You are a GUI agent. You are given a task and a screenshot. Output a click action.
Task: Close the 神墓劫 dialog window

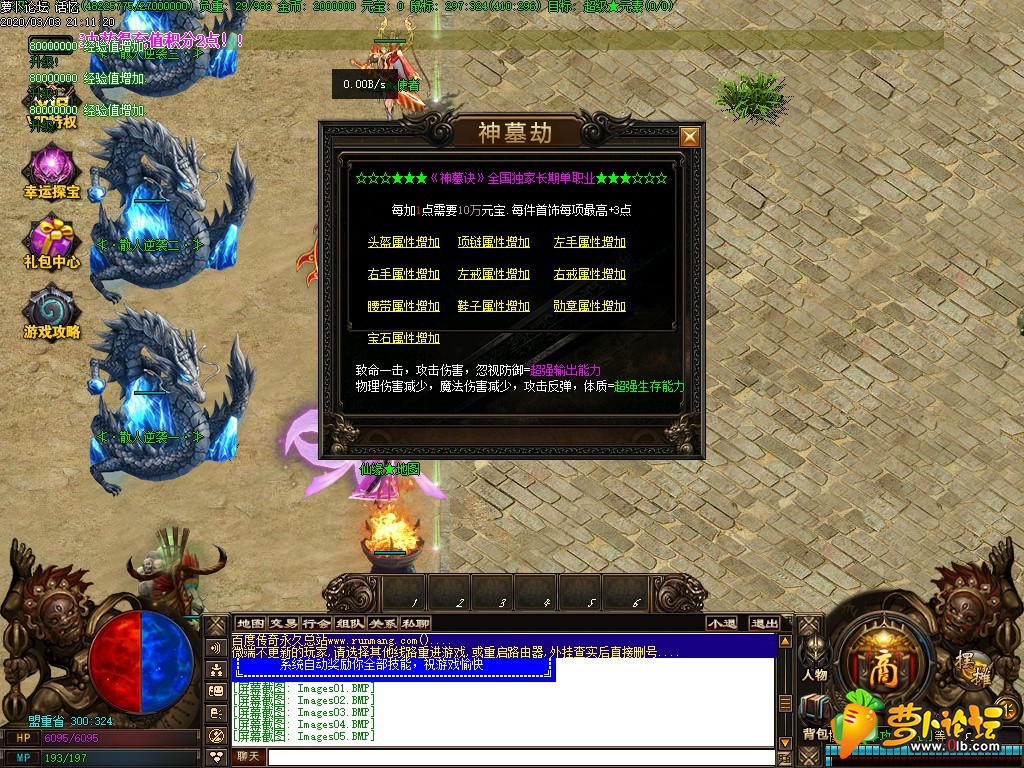click(689, 137)
